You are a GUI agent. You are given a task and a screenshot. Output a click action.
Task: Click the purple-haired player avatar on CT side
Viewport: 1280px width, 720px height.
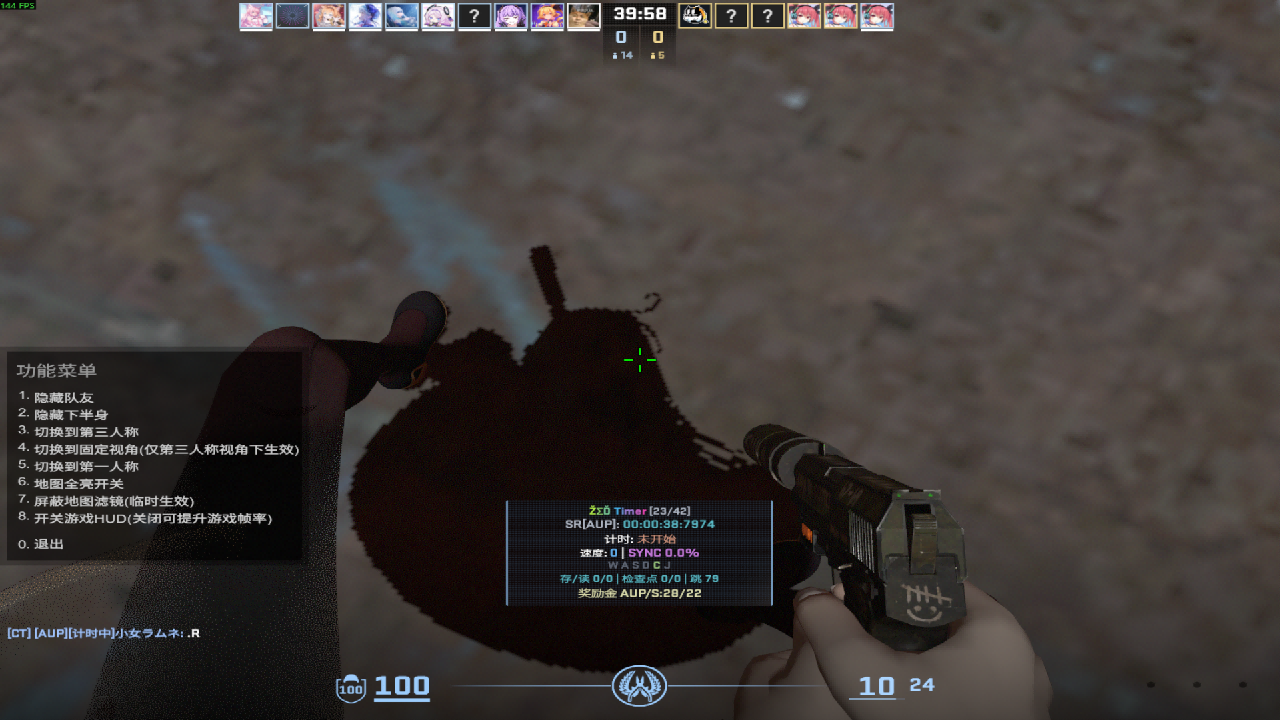(x=510, y=16)
